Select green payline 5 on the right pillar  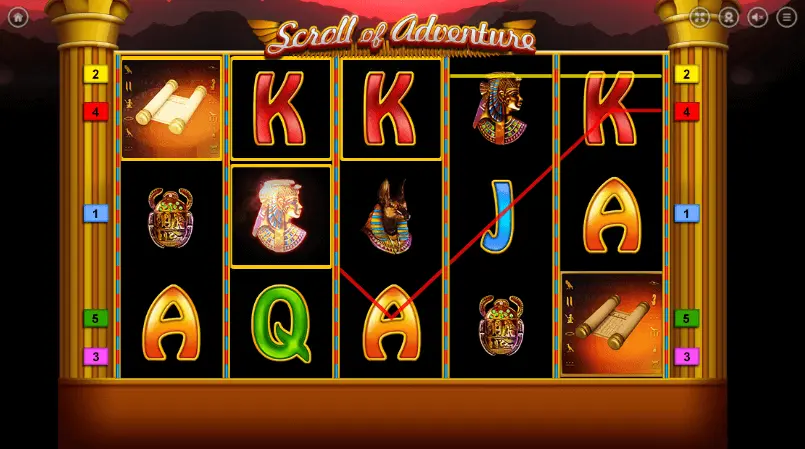(x=686, y=319)
